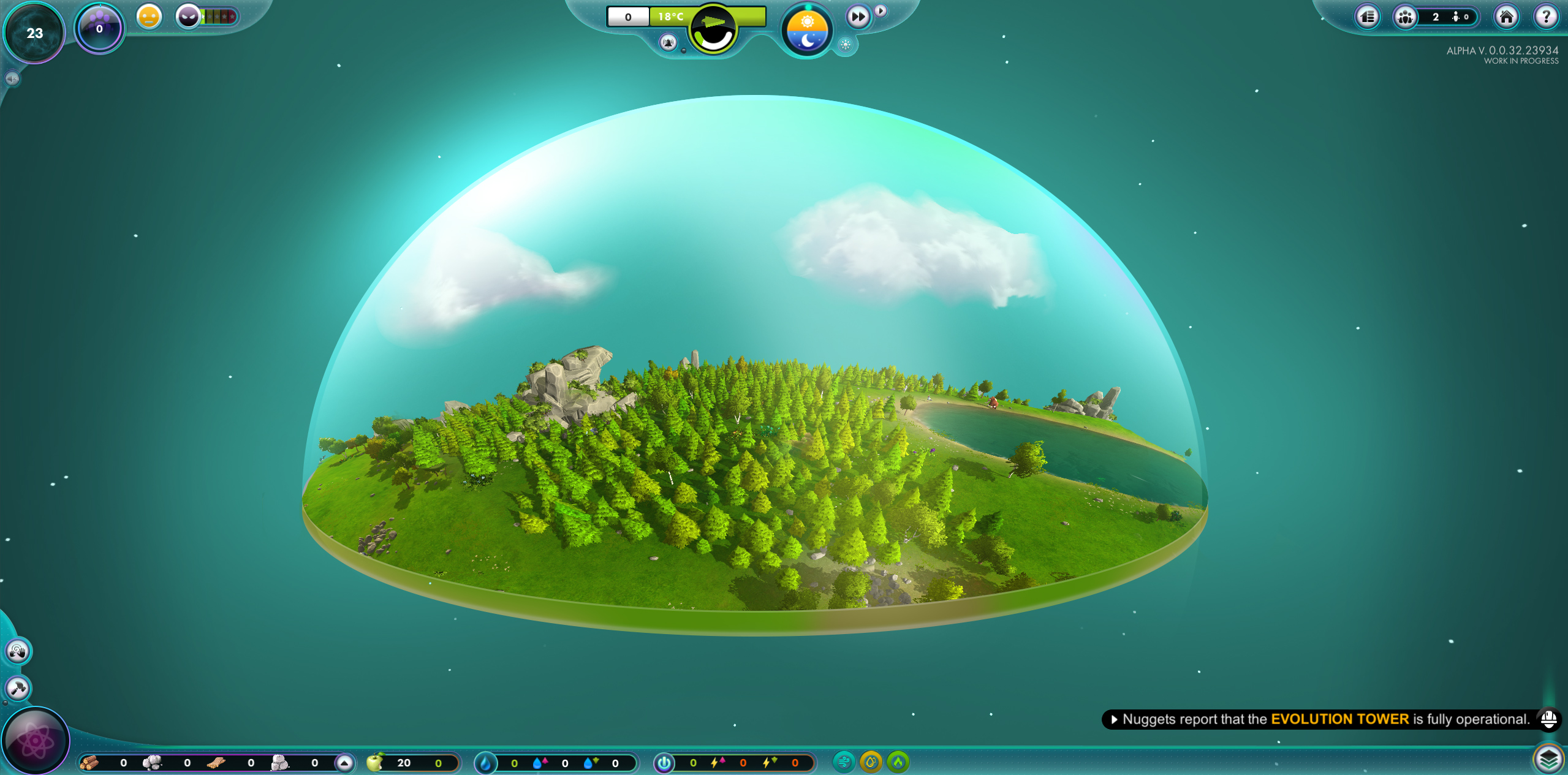
Task: Click the pink atom orb
Action: [36, 741]
